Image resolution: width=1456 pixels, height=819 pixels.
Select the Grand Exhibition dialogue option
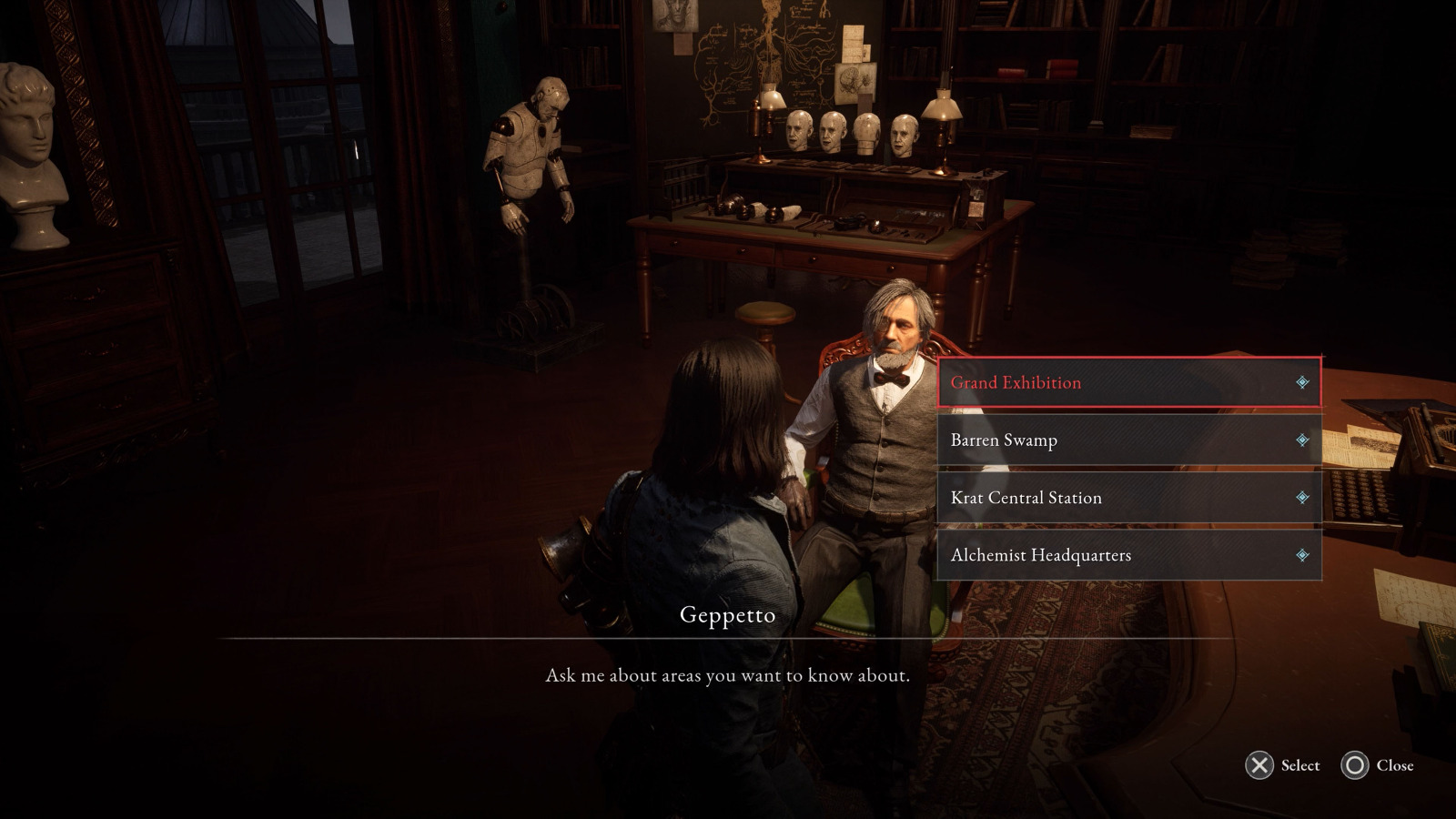click(x=1015, y=383)
